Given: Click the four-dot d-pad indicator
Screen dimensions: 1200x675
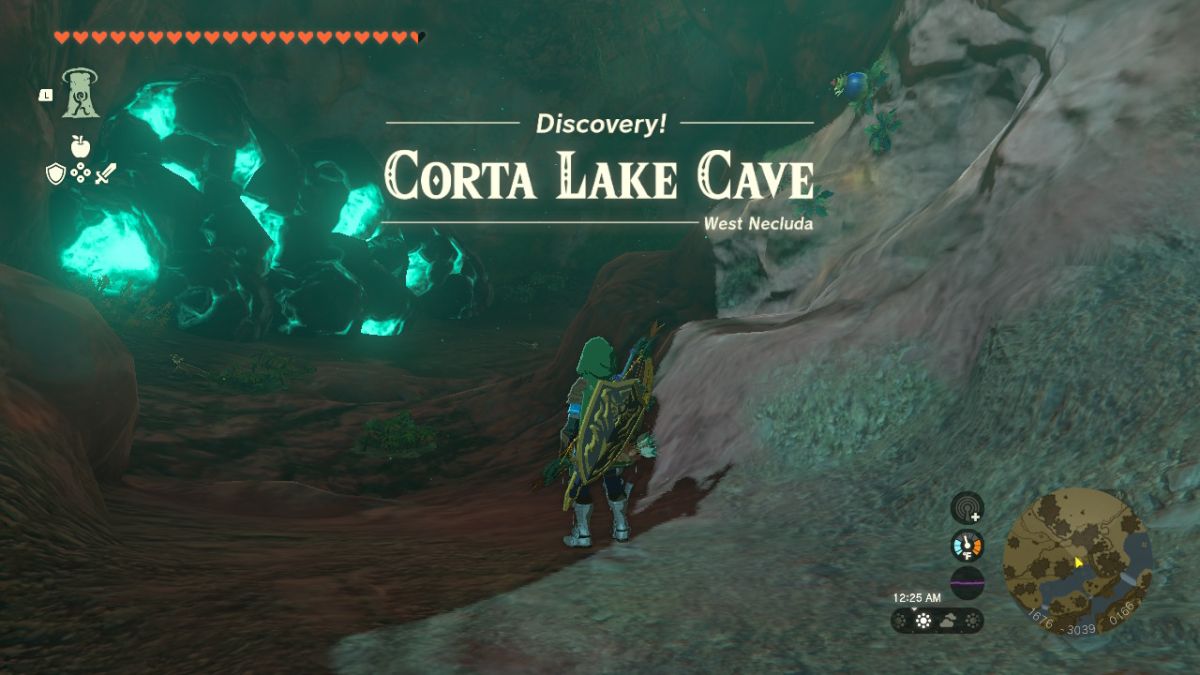Looking at the screenshot, I should point(80,174).
